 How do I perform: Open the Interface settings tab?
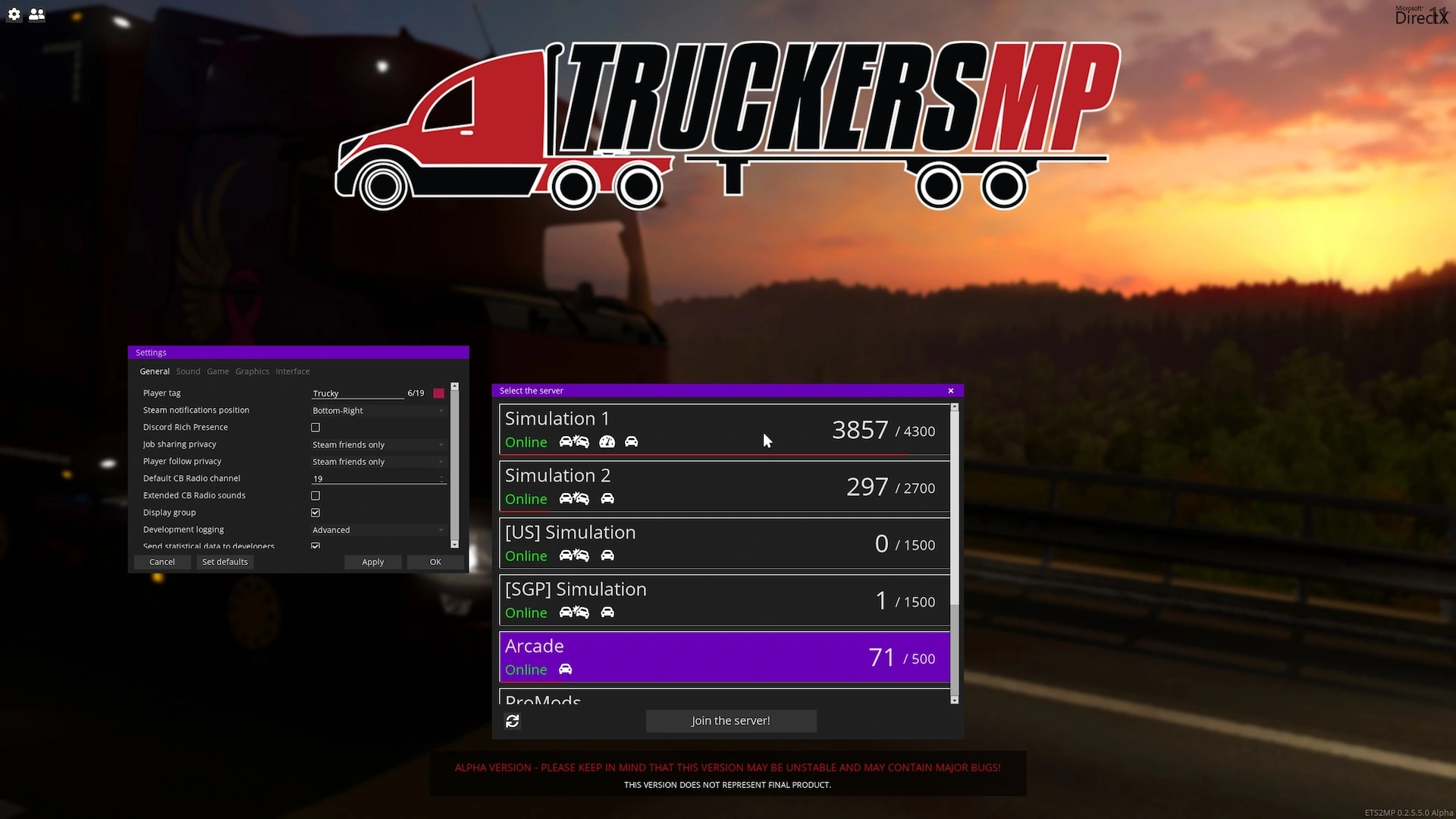[292, 372]
